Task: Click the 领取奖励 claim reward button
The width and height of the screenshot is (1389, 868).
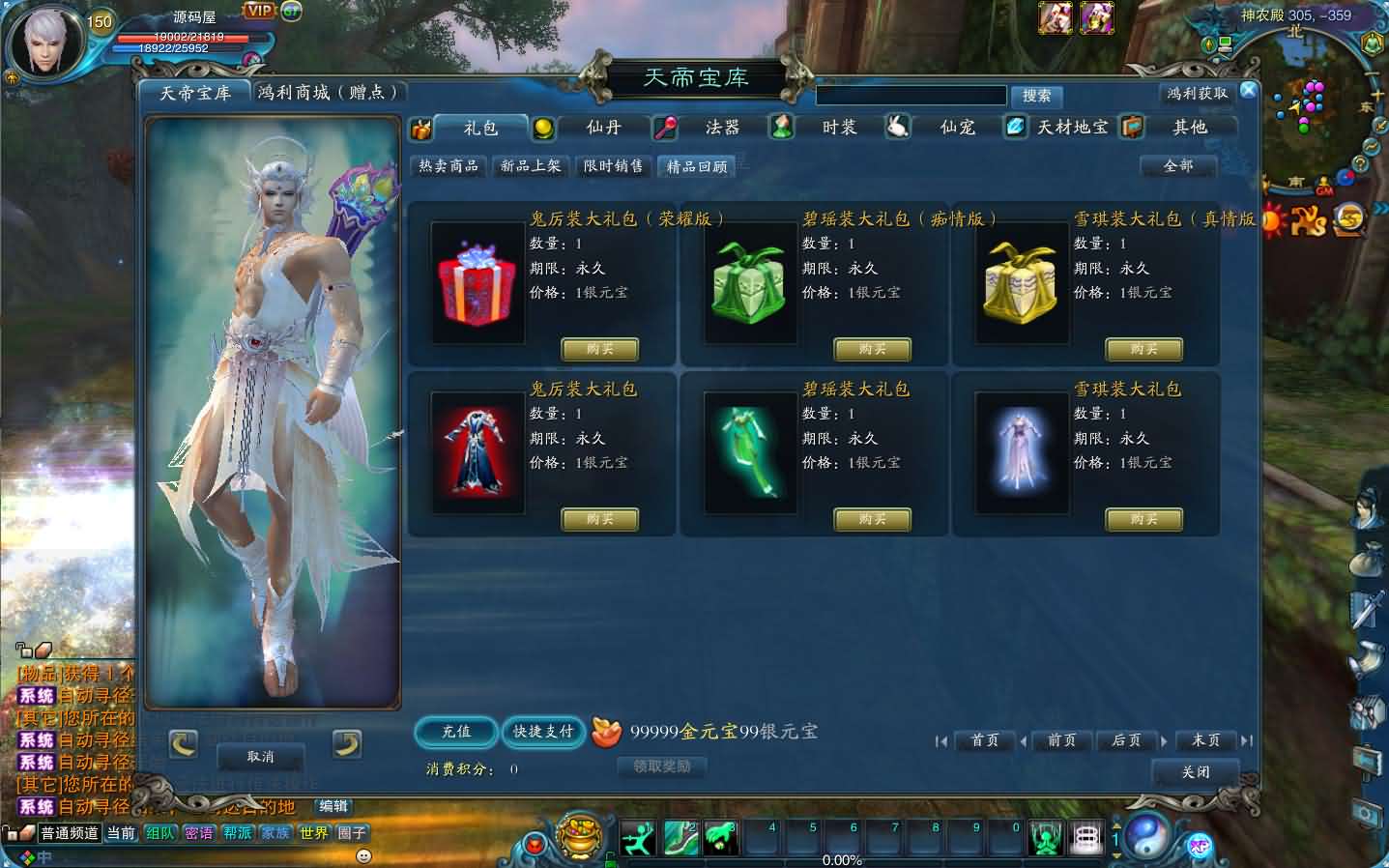Action: click(661, 767)
